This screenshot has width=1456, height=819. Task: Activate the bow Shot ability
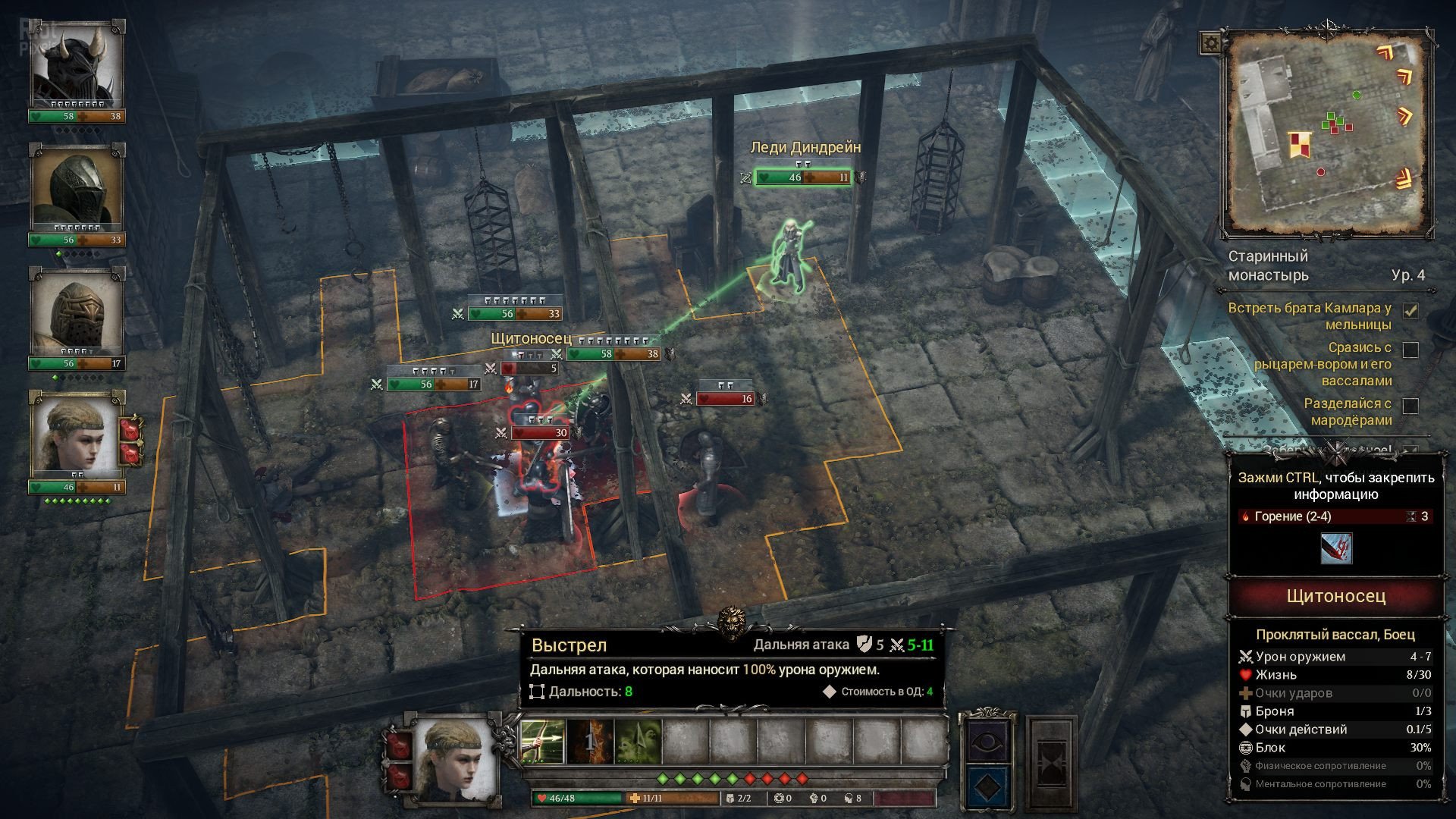[x=544, y=741]
